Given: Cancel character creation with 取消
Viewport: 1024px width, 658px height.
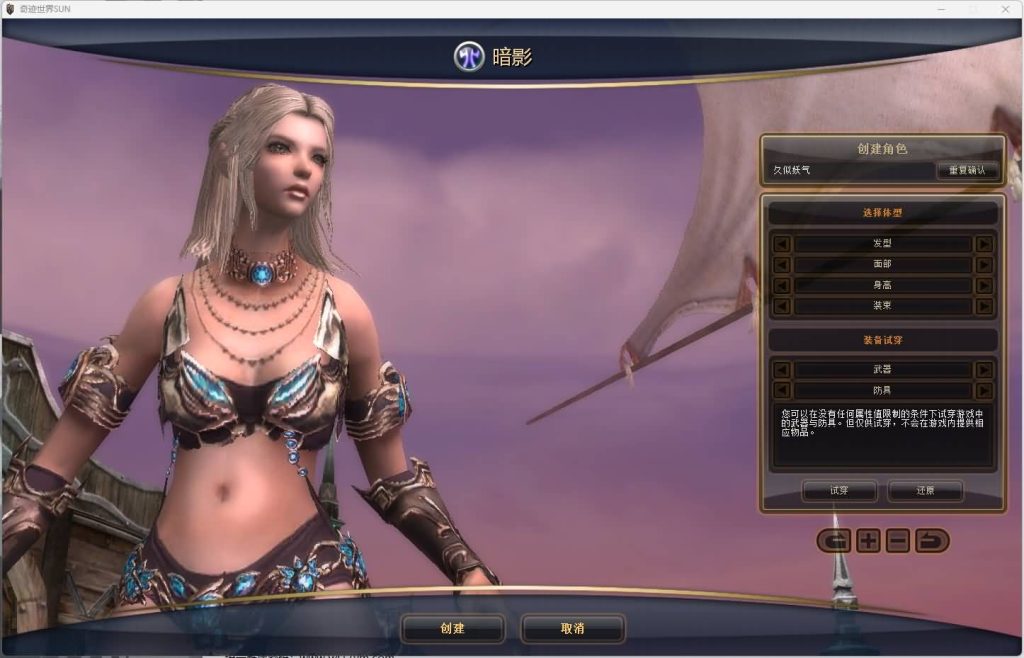Looking at the screenshot, I should 572,628.
